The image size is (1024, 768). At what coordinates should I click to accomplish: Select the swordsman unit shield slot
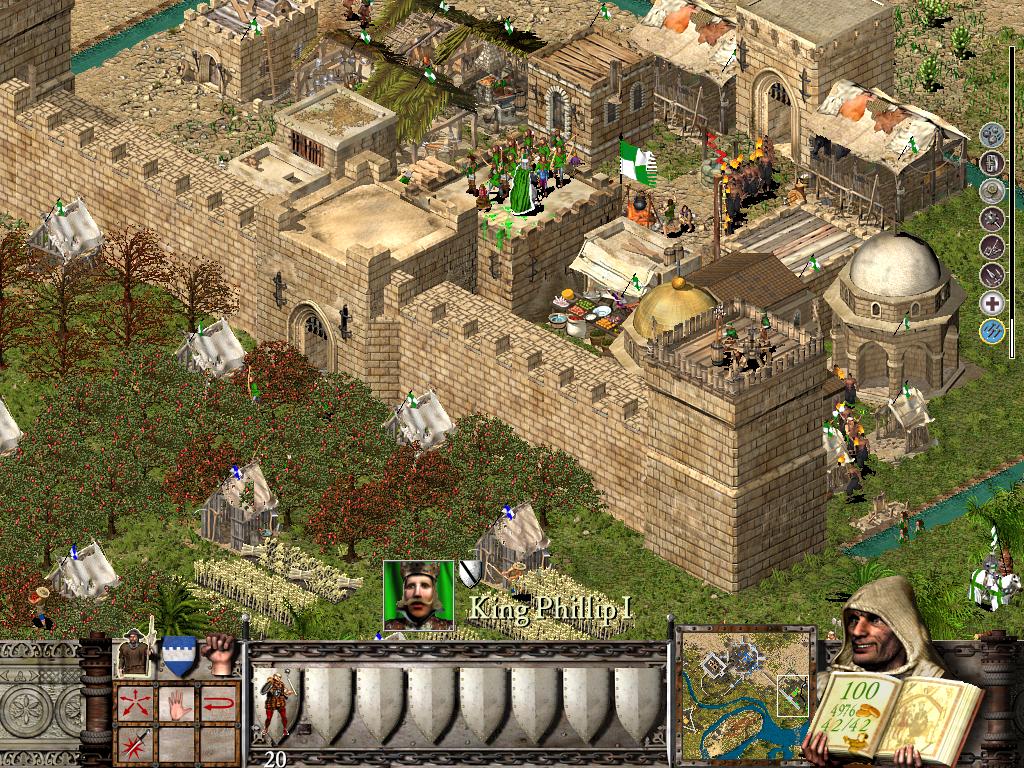coord(276,702)
